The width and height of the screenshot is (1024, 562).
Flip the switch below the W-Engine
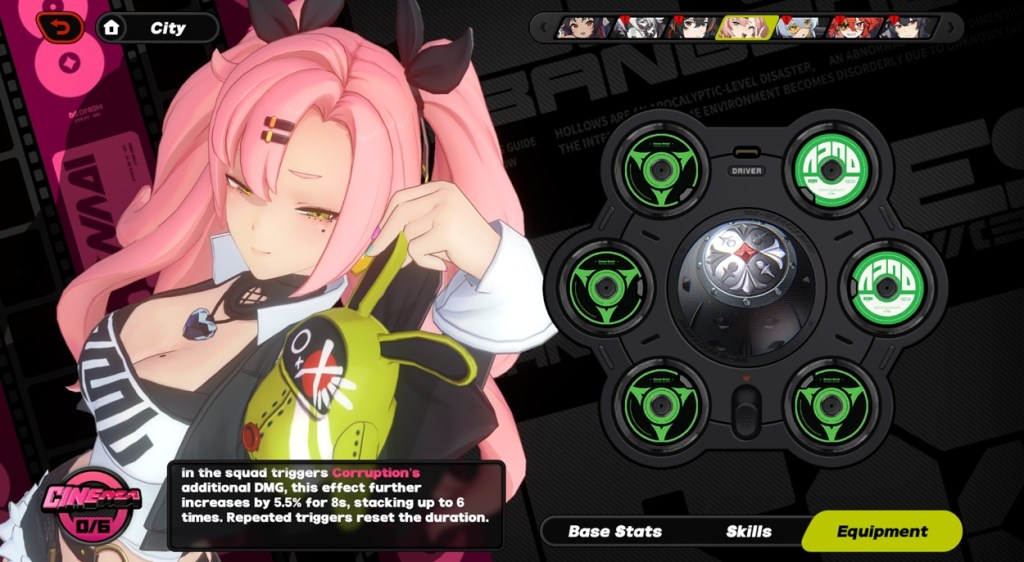pos(745,409)
